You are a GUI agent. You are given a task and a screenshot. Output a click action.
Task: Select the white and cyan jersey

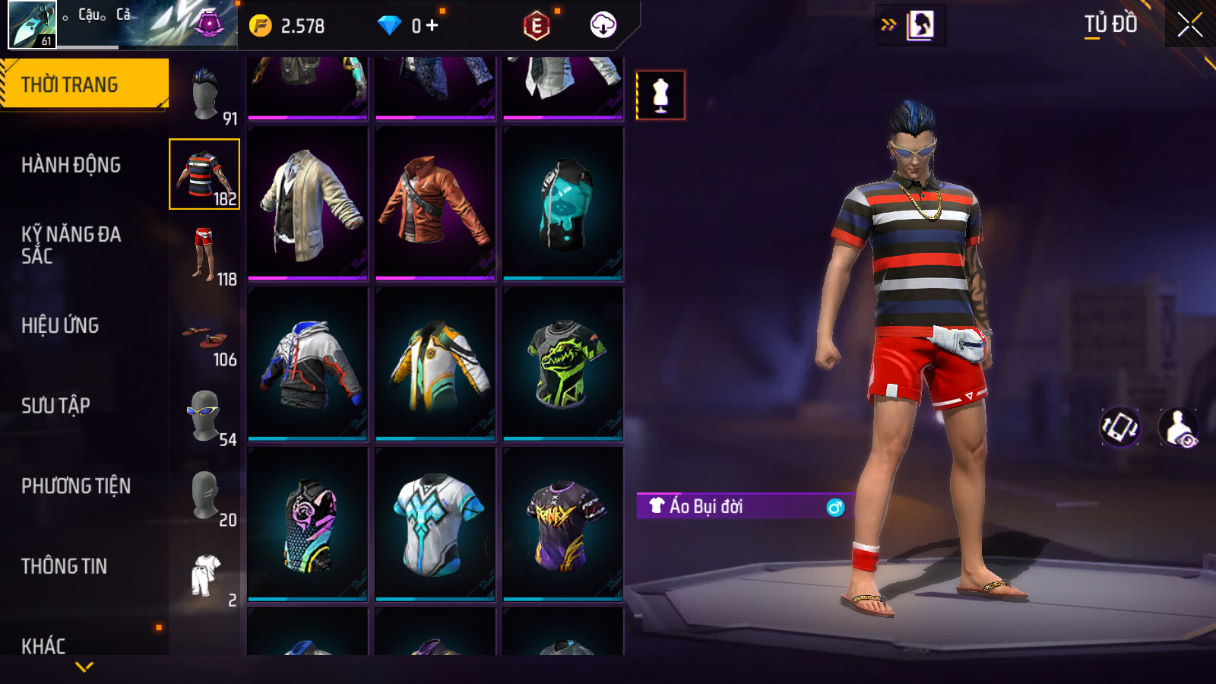click(x=436, y=524)
